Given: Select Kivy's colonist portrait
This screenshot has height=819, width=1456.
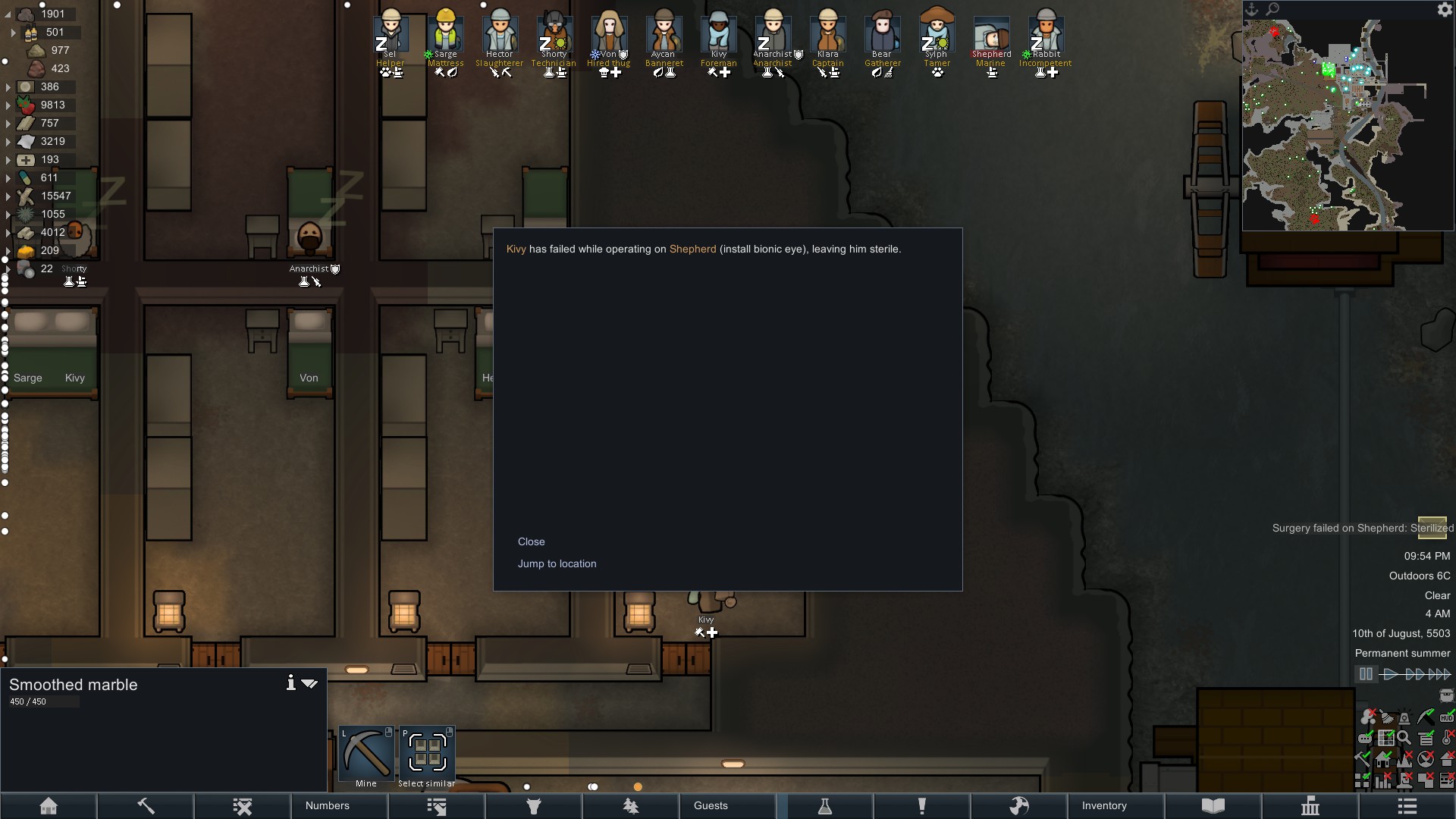Looking at the screenshot, I should point(718,34).
